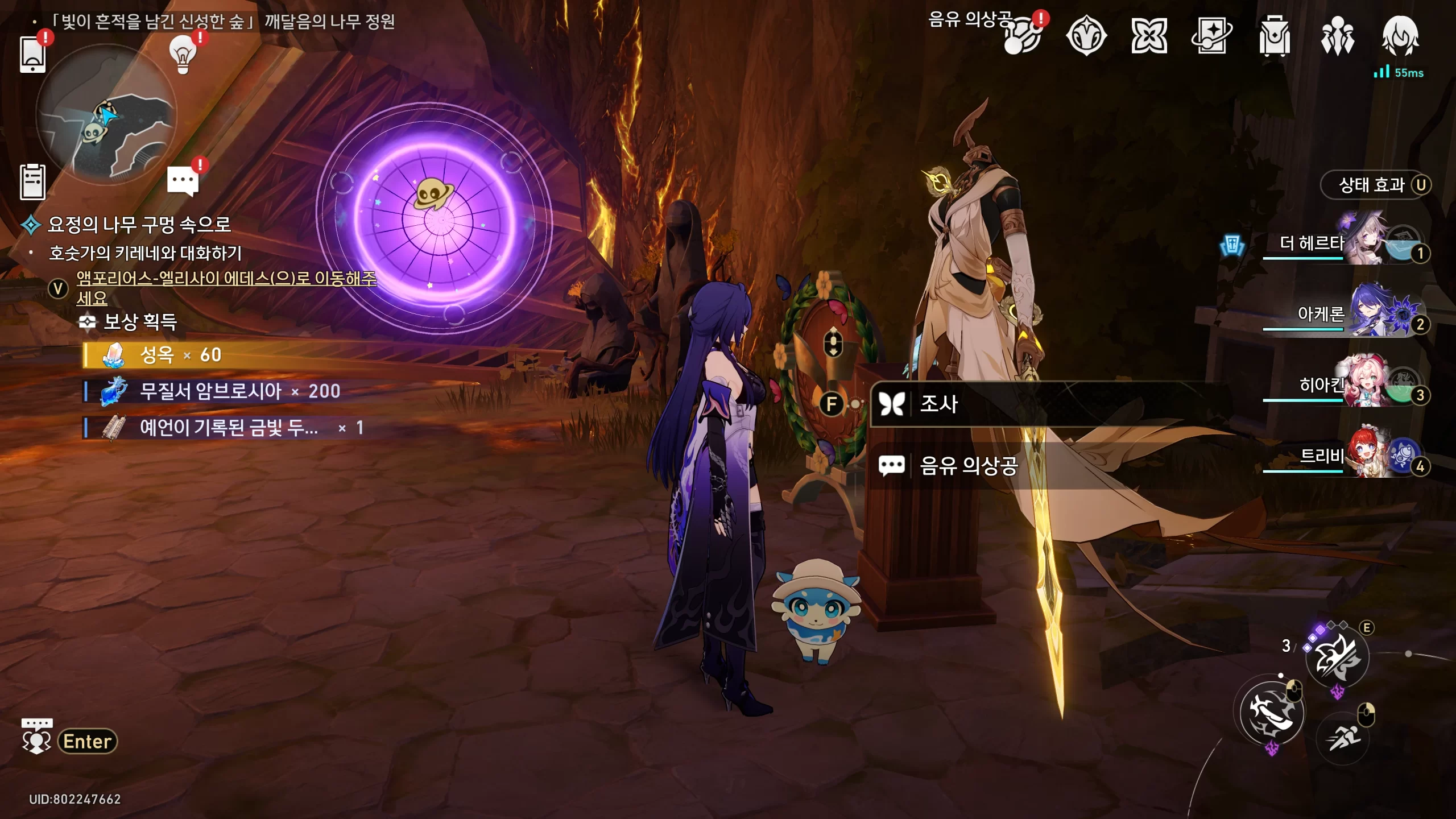Choose the 음유 의상공 dialogue option
Viewport: 1456px width, 819px height.
coord(968,466)
